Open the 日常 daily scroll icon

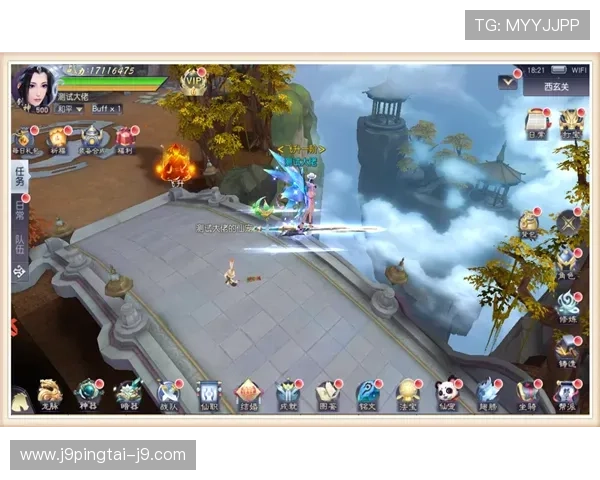point(535,121)
